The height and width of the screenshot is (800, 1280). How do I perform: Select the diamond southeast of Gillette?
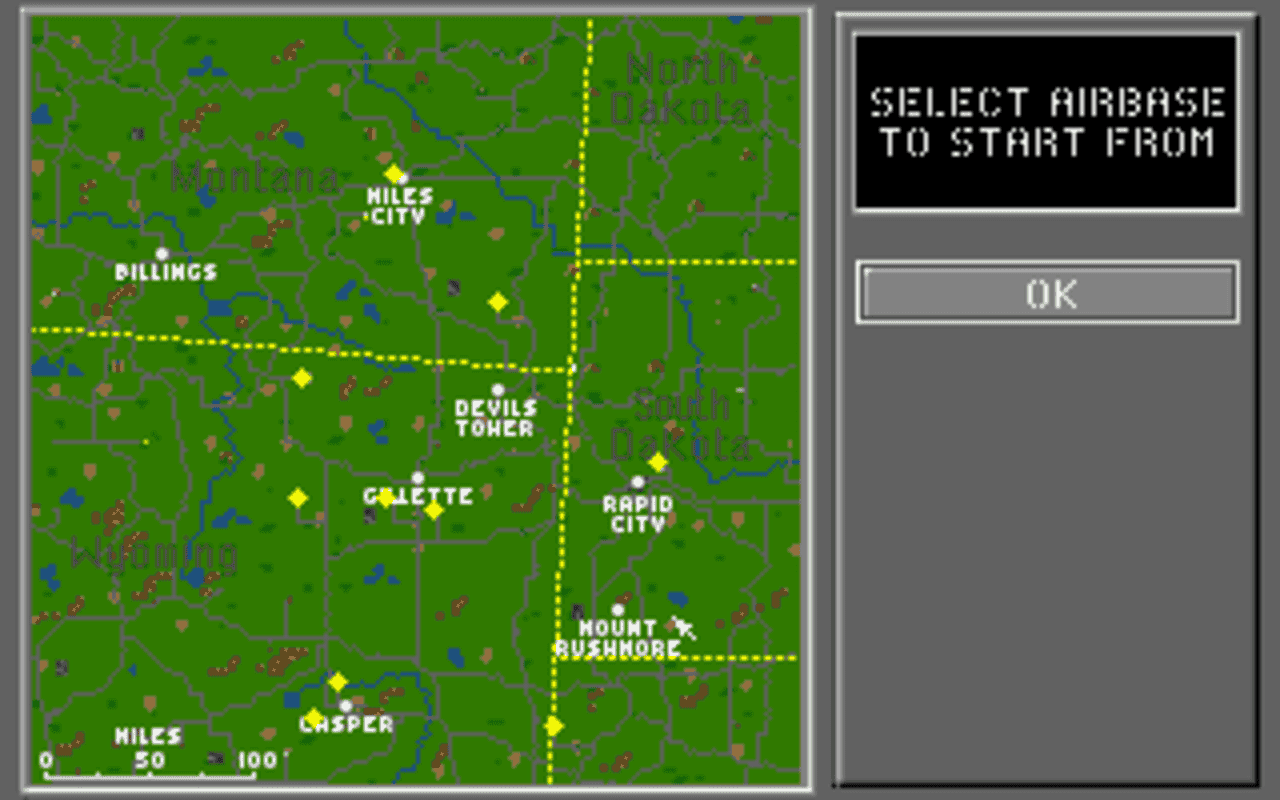coord(432,510)
